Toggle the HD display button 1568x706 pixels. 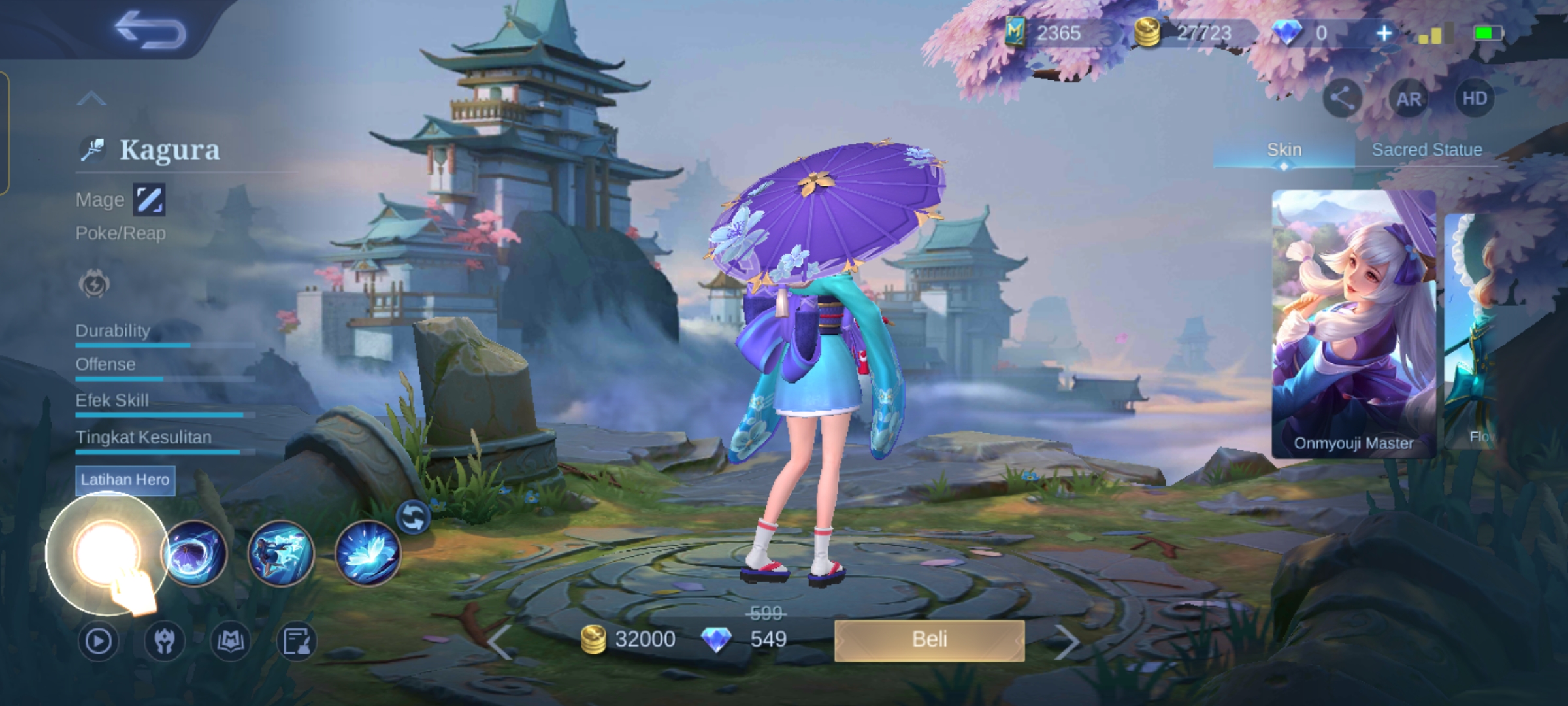click(x=1474, y=99)
